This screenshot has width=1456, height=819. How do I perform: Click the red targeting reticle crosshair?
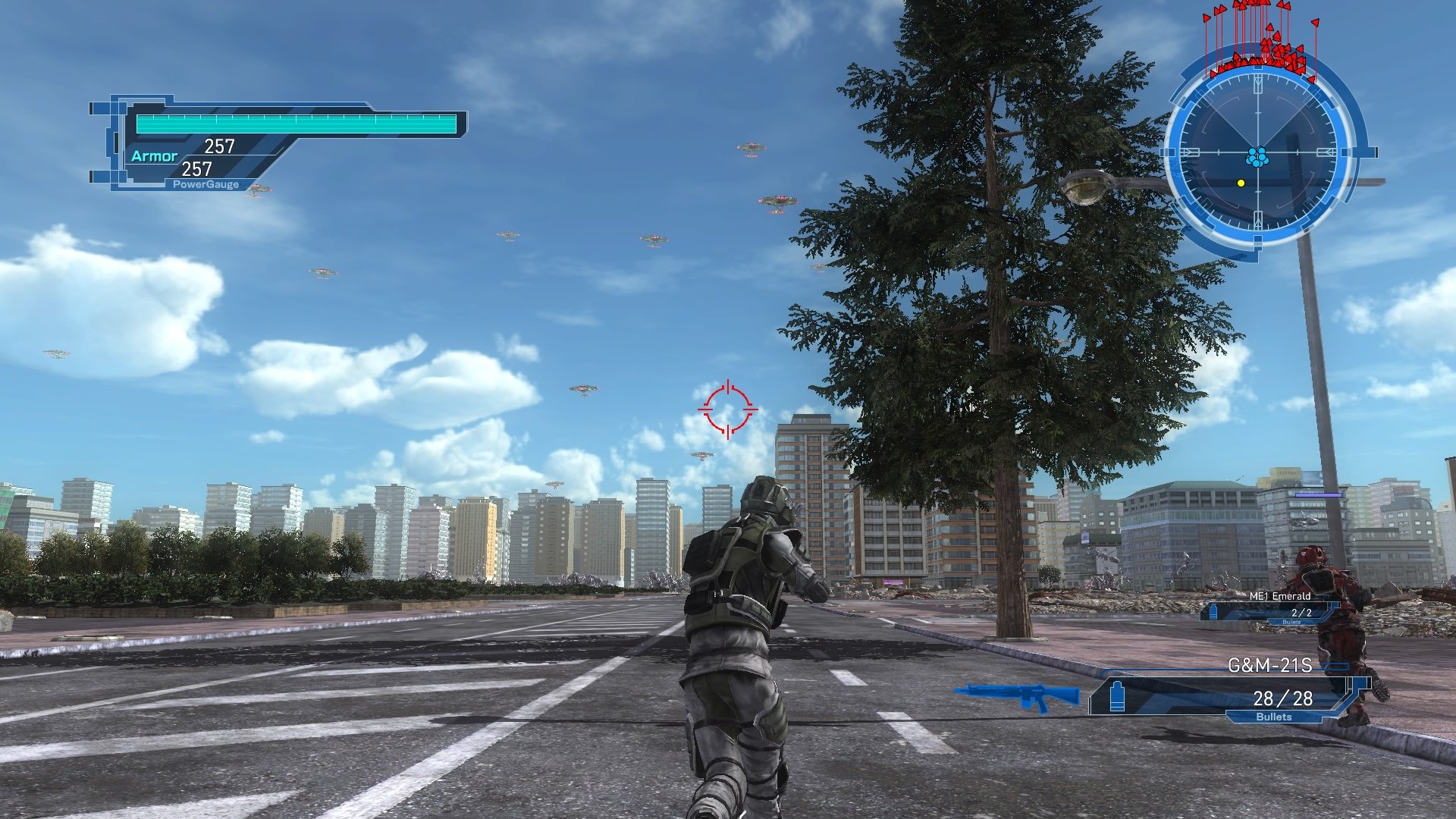click(x=729, y=409)
